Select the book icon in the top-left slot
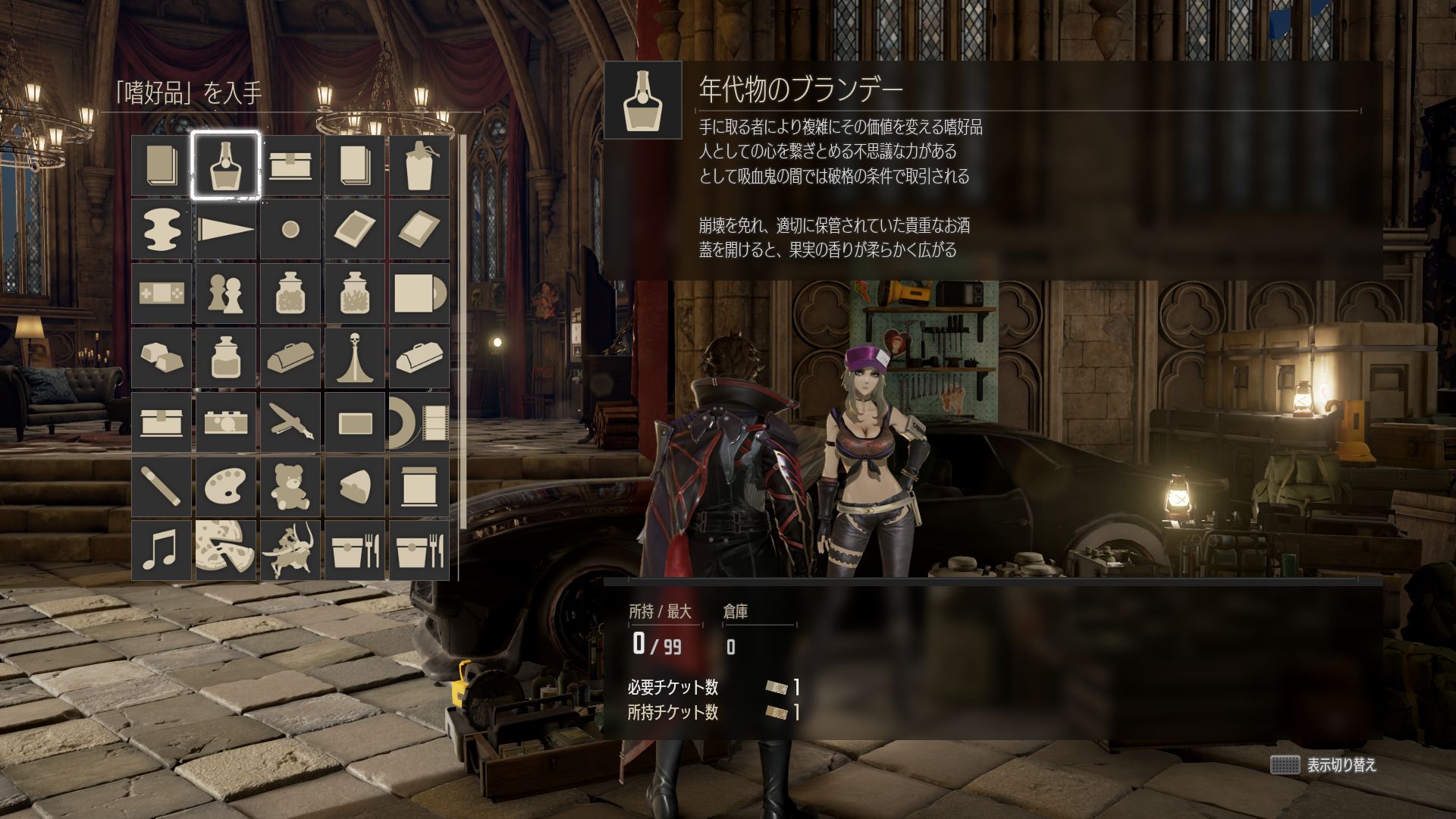Image resolution: width=1456 pixels, height=819 pixels. (x=161, y=163)
